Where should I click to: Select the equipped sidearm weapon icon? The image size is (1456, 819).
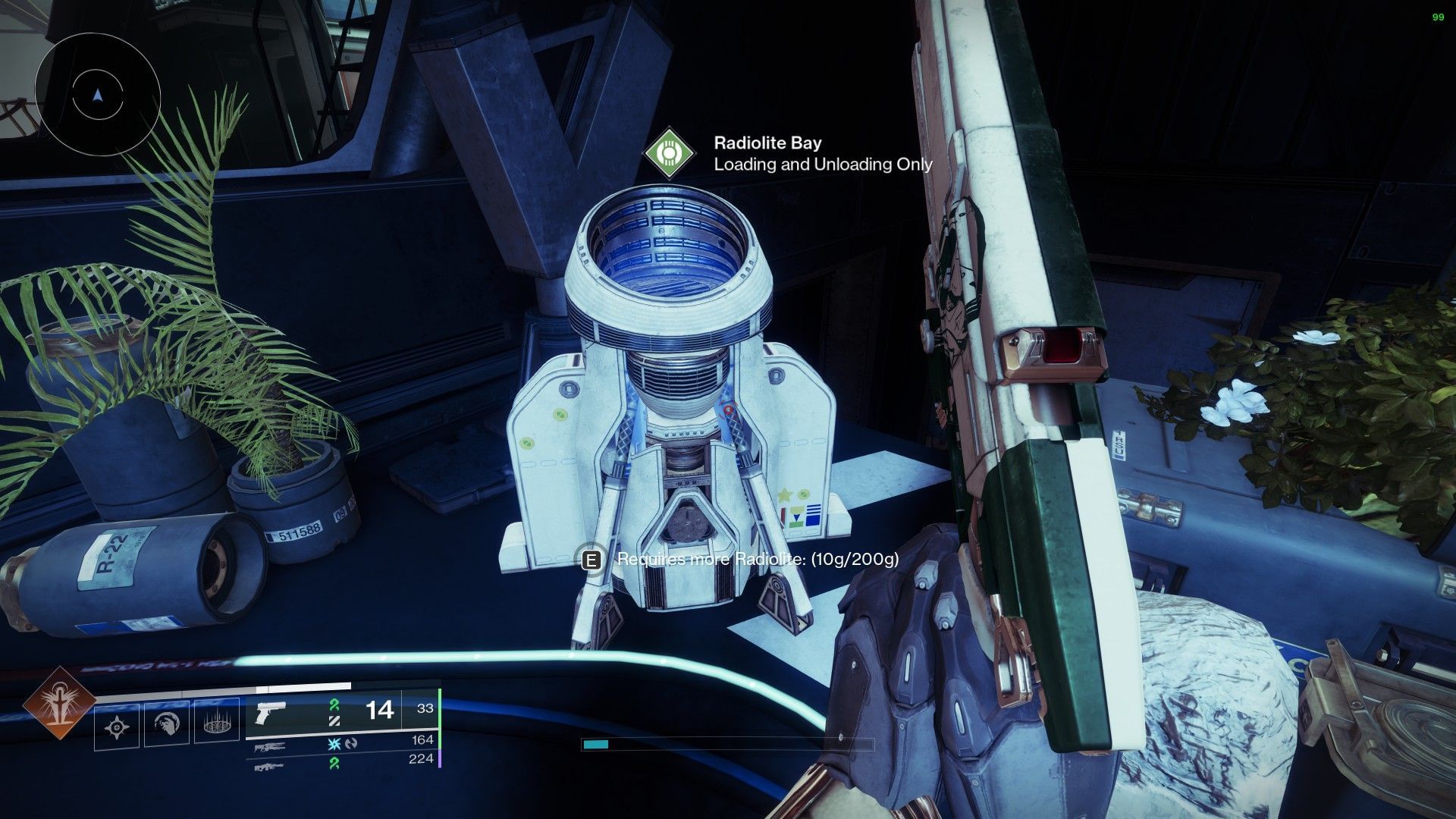270,713
